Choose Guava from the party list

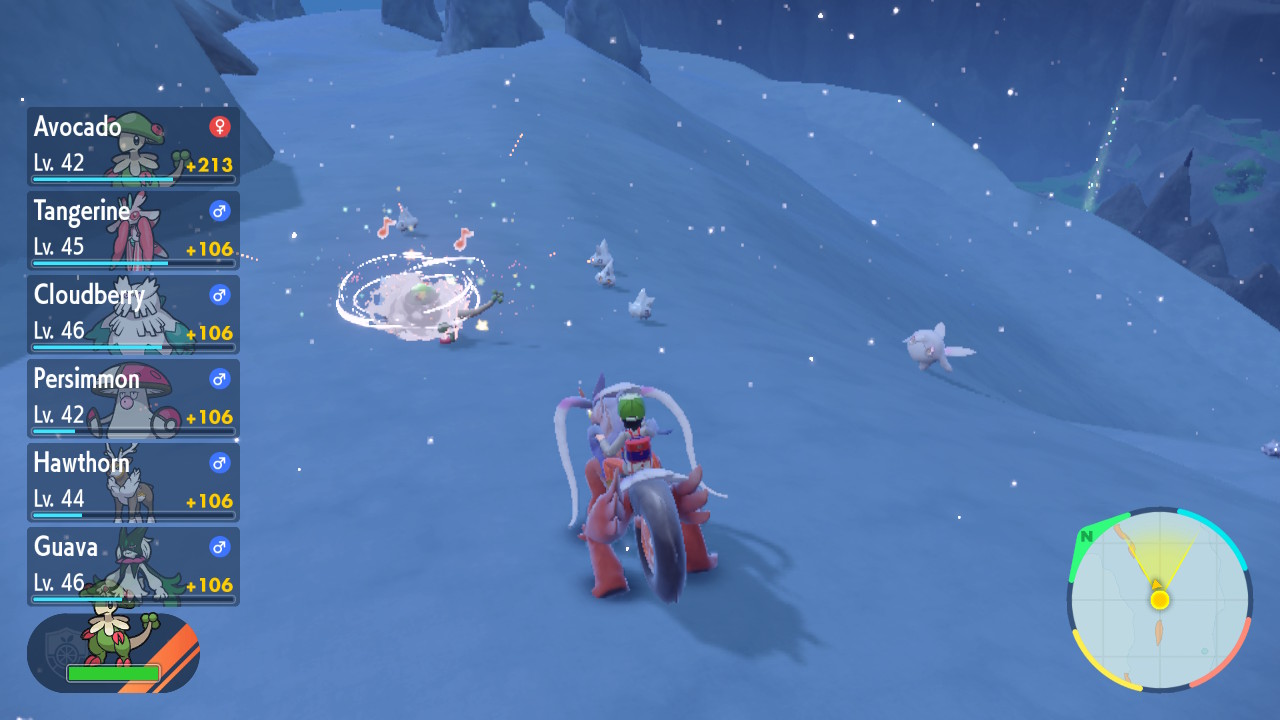click(x=133, y=566)
